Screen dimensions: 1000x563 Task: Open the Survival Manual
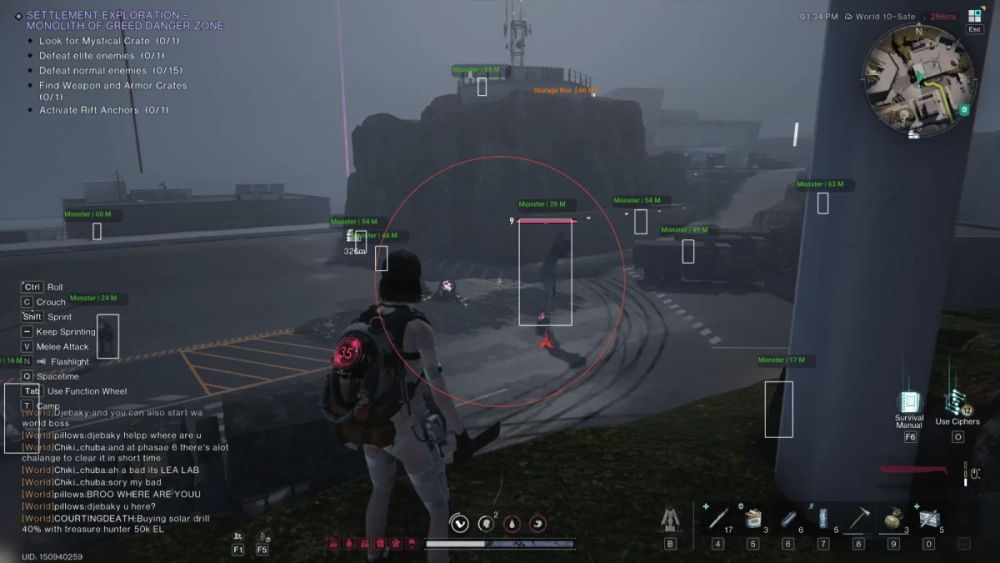pyautogui.click(x=909, y=404)
